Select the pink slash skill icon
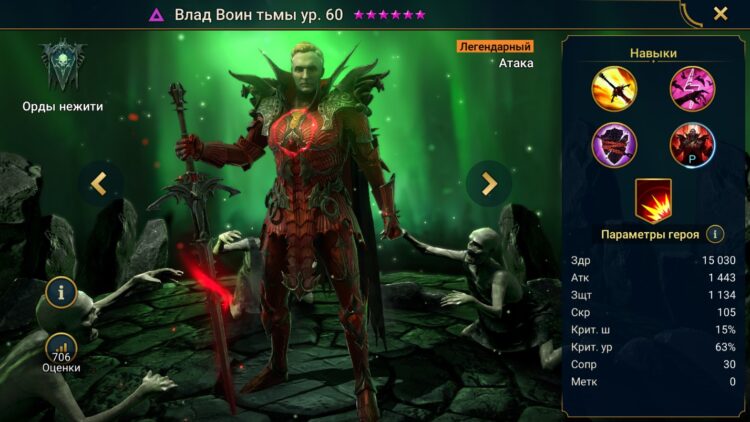 pos(692,87)
